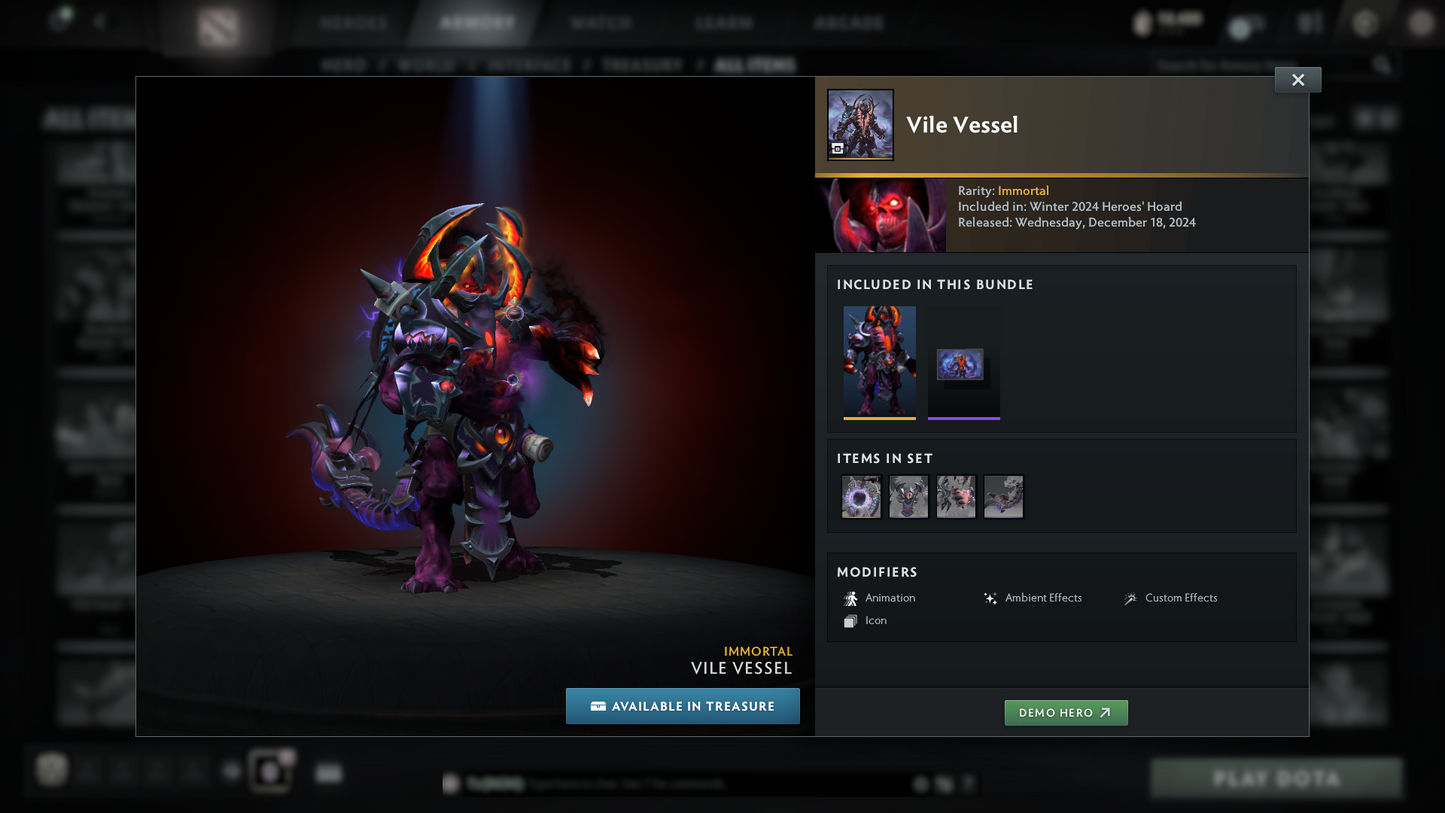Click the Icon modifier stacked-cards icon
This screenshot has width=1445, height=813.
[x=851, y=620]
